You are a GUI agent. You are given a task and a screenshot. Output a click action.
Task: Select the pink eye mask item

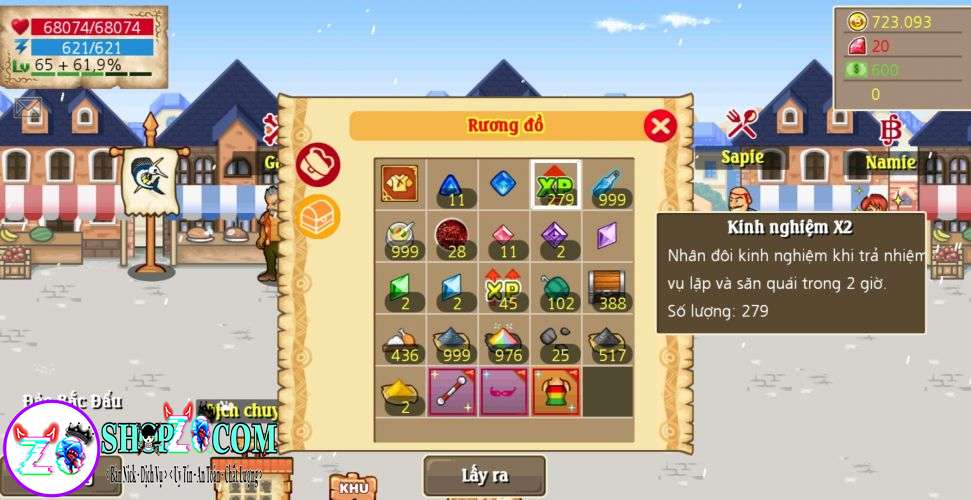click(504, 393)
